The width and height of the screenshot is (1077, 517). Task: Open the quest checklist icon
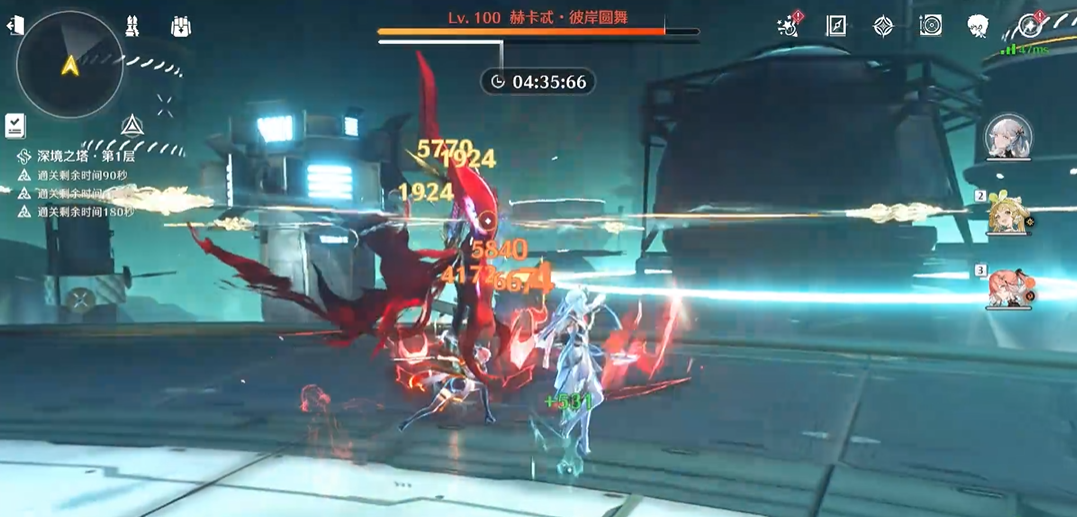[15, 125]
